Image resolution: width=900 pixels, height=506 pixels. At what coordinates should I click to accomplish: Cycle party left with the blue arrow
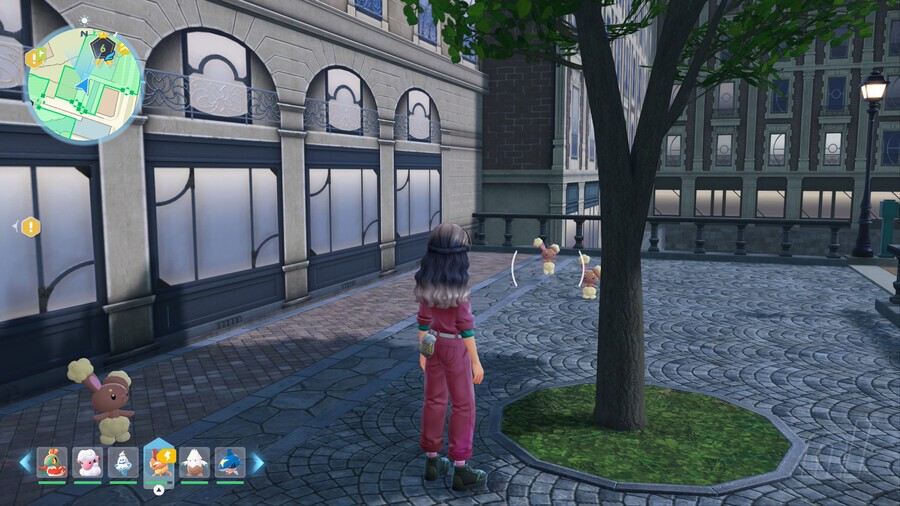pyautogui.click(x=25, y=463)
